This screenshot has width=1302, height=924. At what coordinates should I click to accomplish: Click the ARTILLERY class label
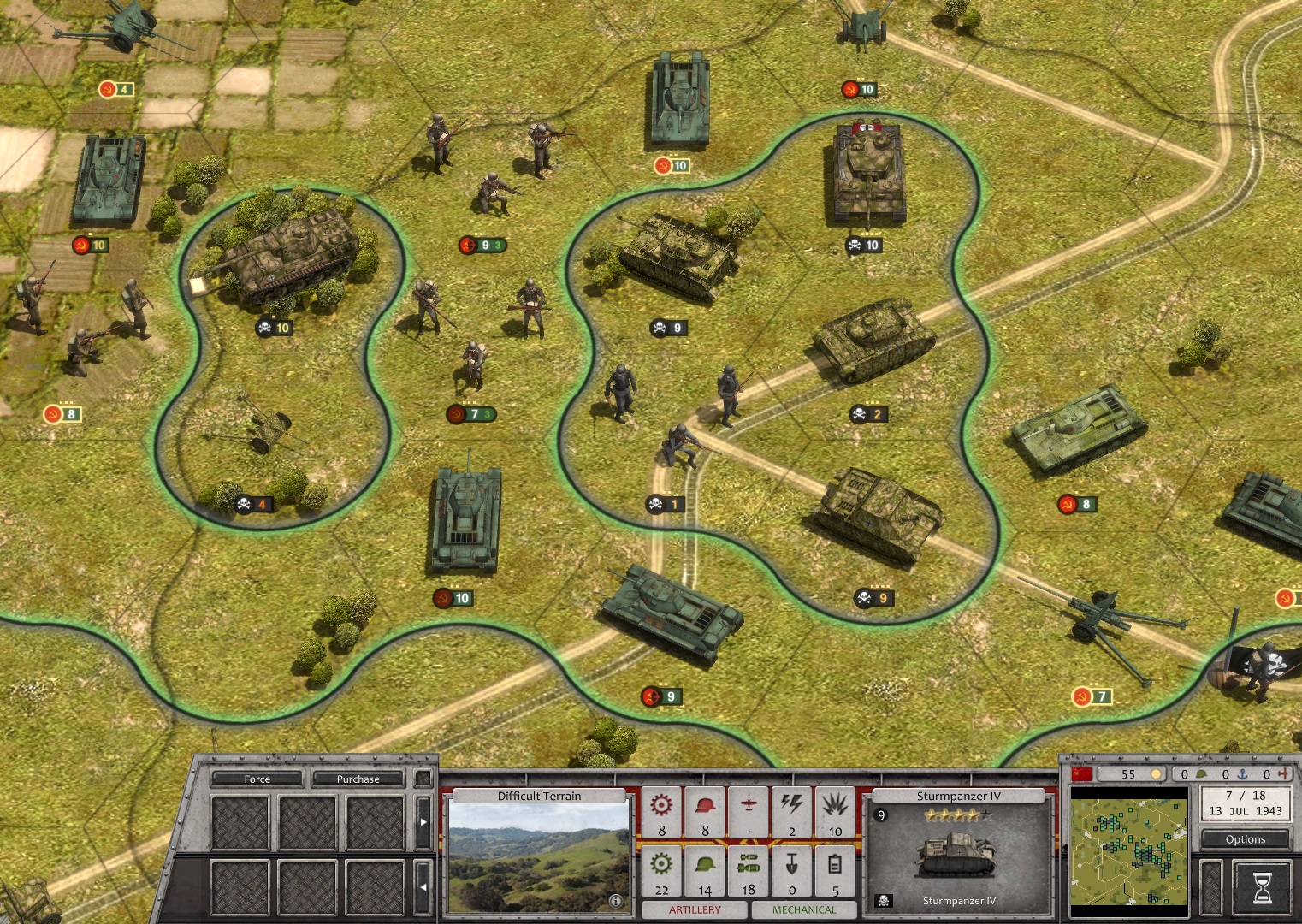tap(695, 909)
